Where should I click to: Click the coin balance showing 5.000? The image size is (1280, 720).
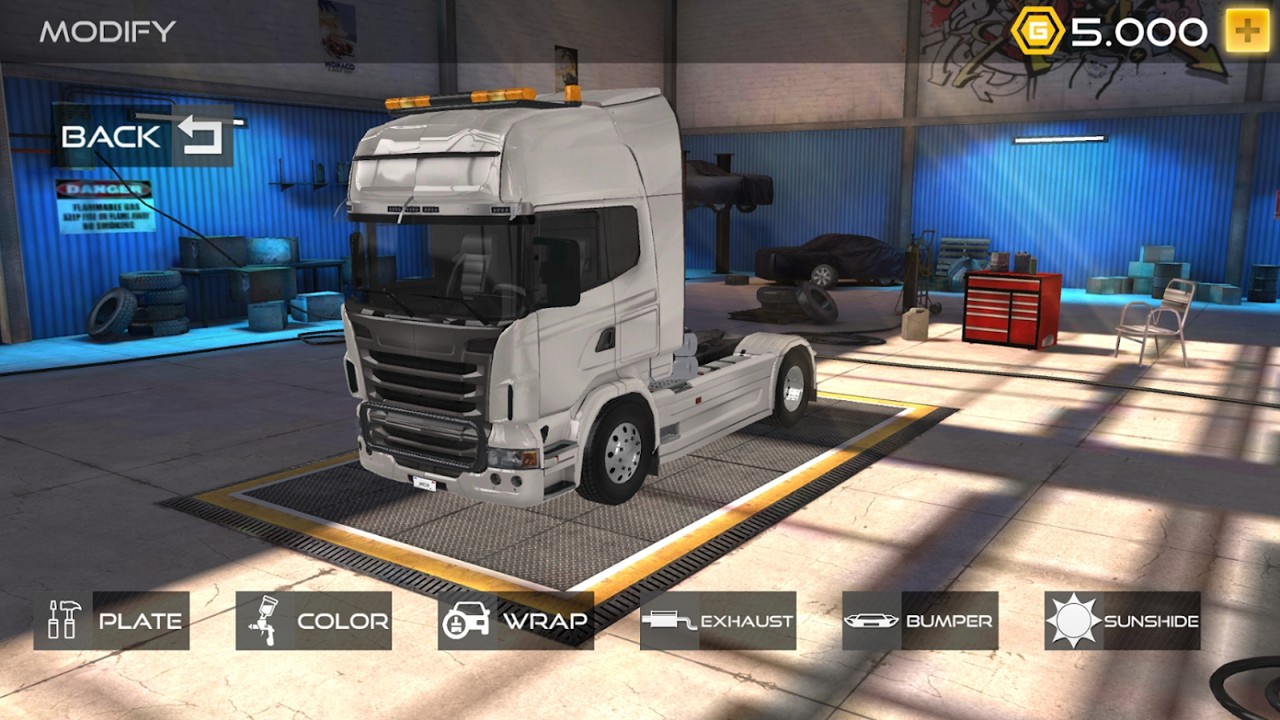(x=1120, y=29)
